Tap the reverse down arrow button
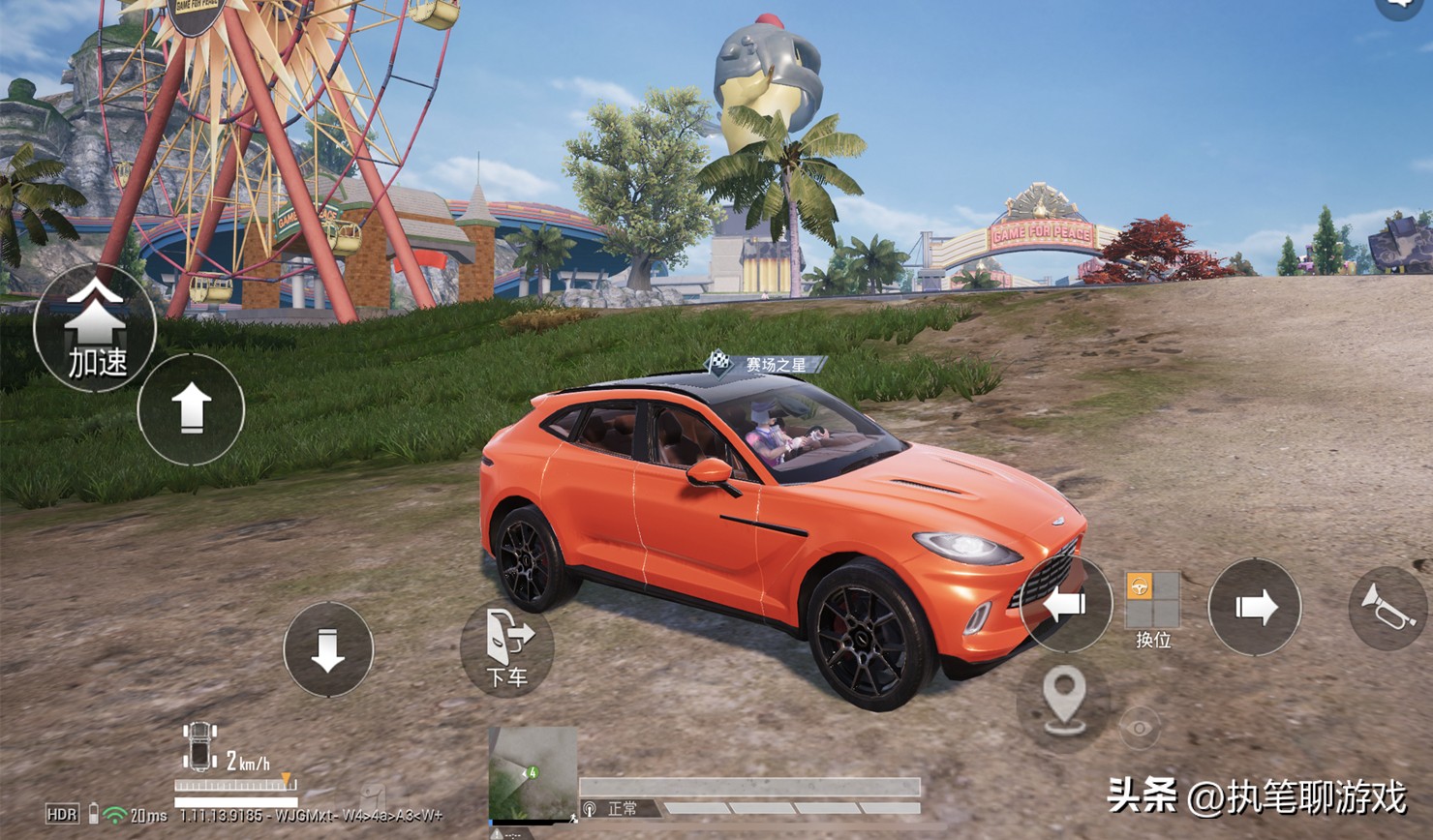 [328, 649]
